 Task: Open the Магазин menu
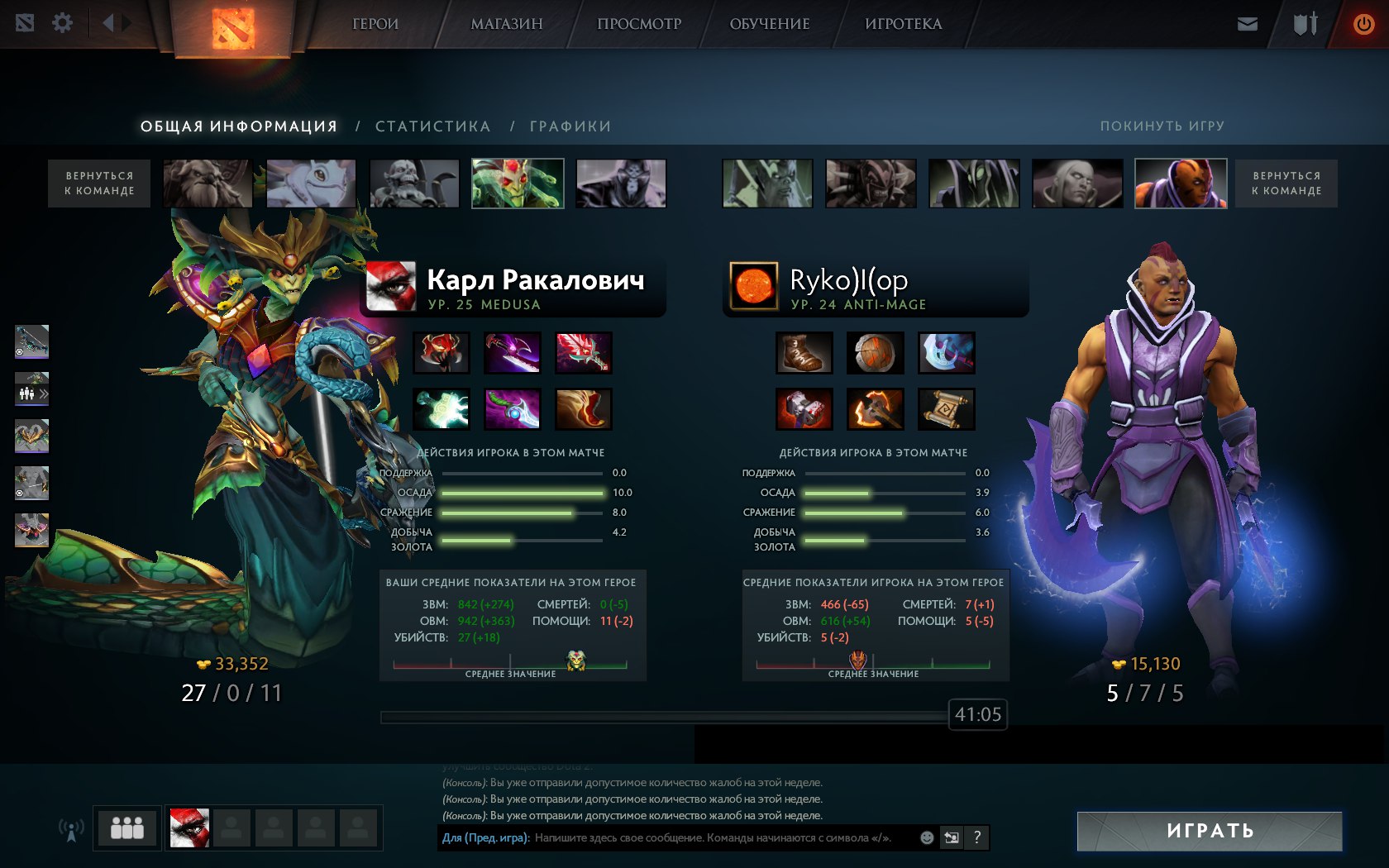[506, 24]
